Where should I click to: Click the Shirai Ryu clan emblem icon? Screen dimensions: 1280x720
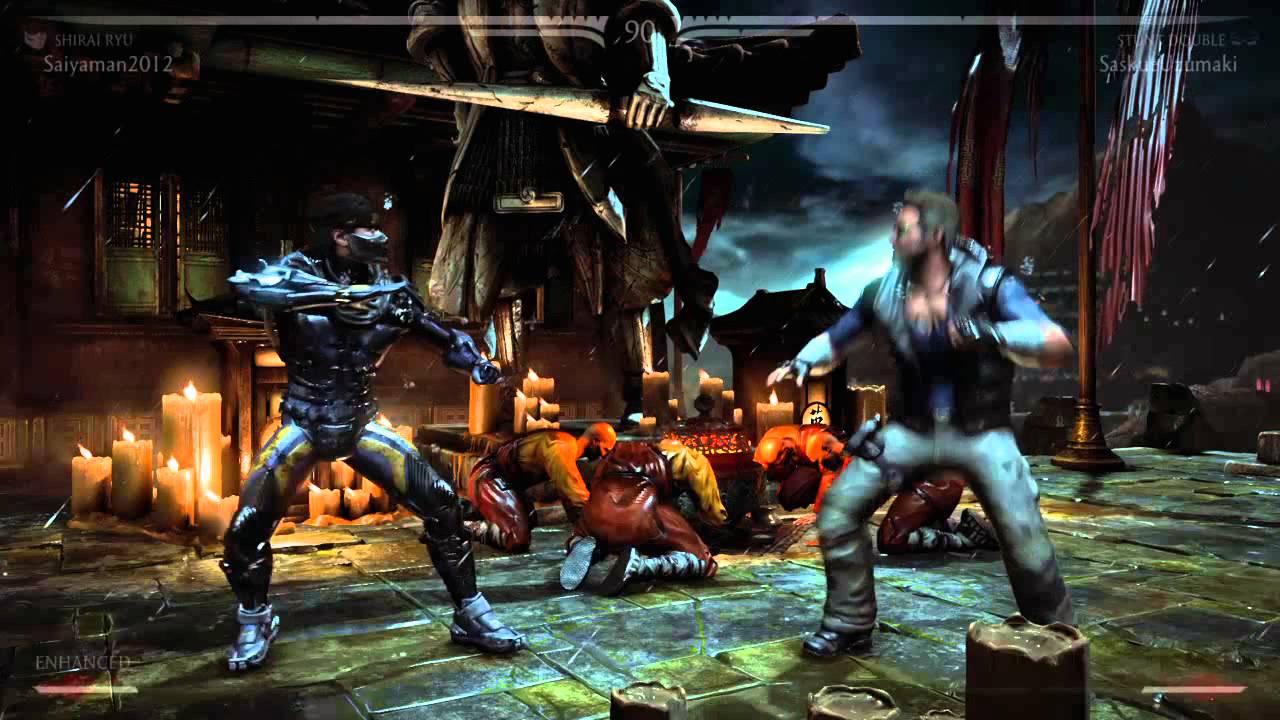coord(34,39)
